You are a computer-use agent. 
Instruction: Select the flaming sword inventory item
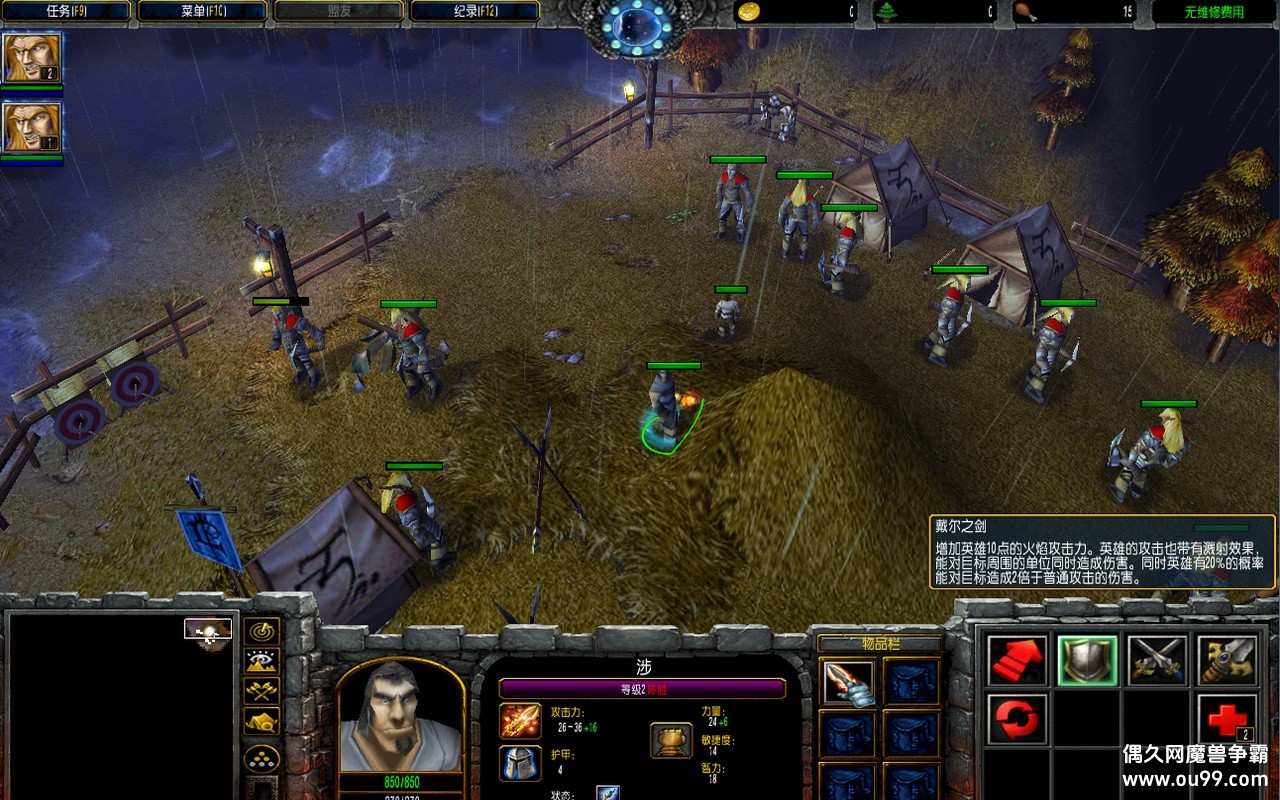tap(848, 683)
